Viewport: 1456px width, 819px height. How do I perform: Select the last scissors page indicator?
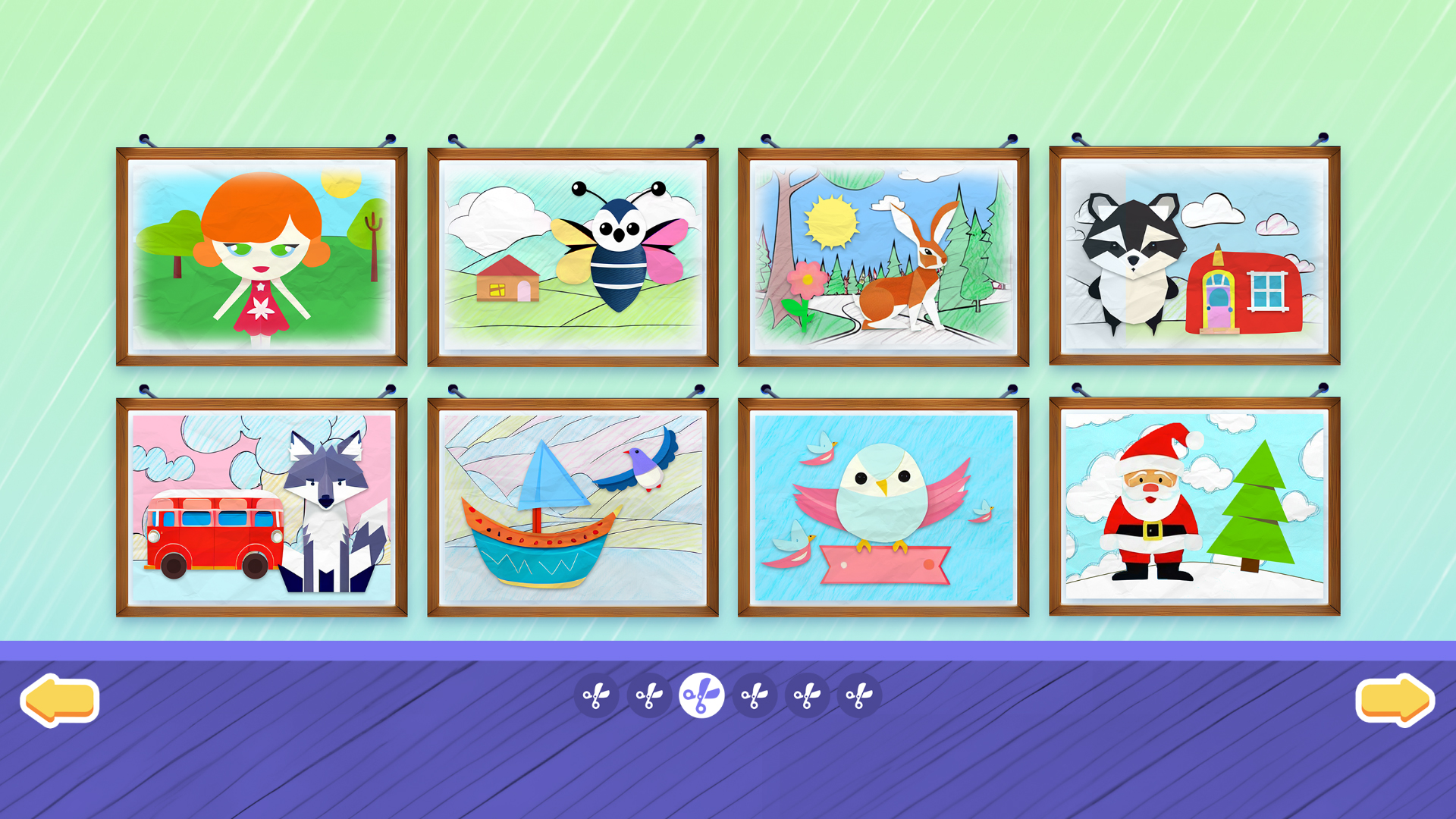861,694
